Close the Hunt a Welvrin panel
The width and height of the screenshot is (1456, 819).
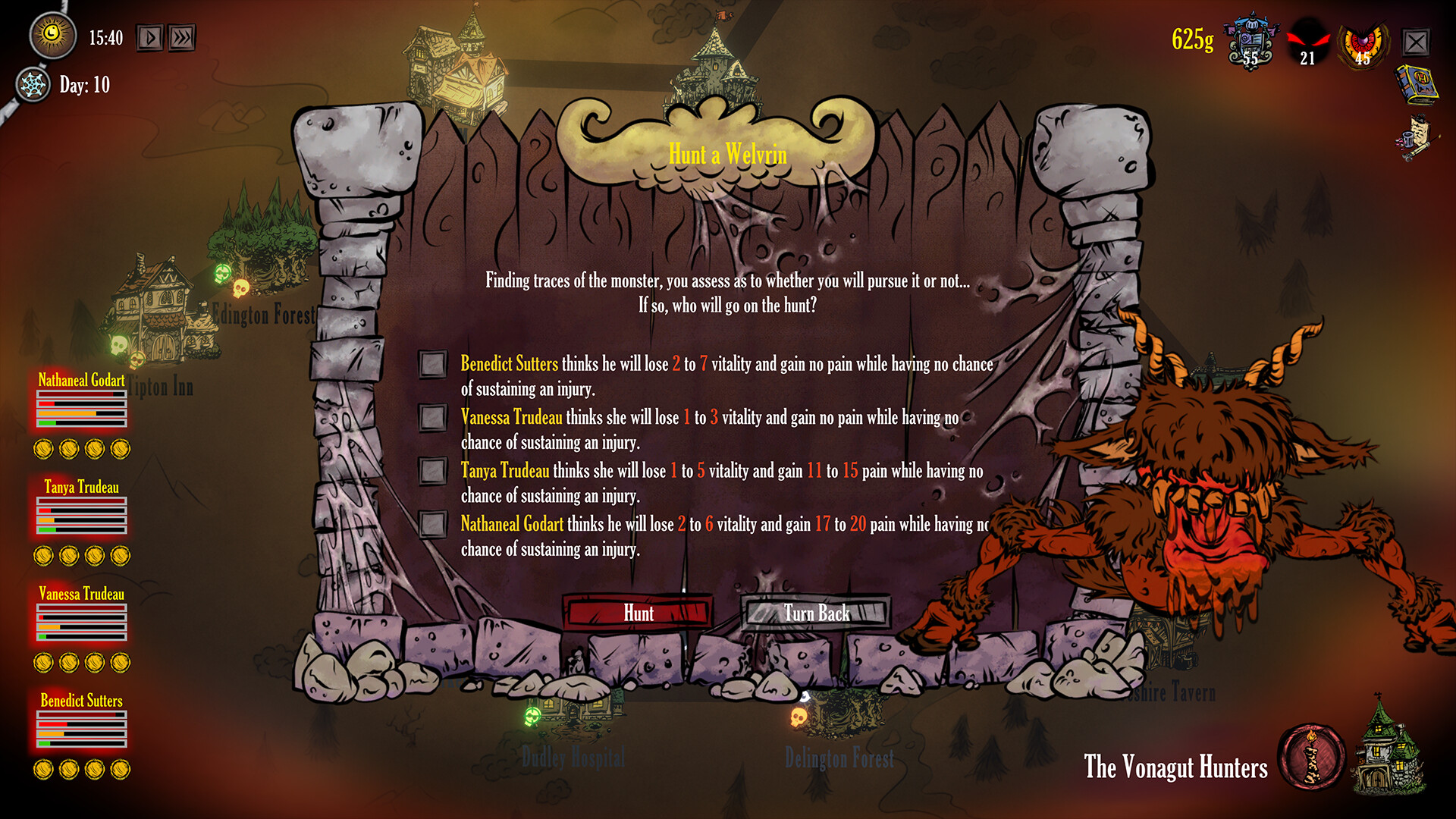tap(1415, 42)
